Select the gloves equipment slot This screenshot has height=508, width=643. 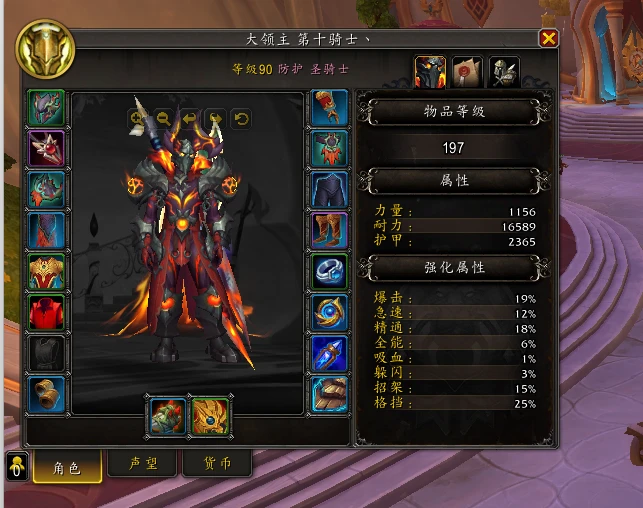tap(330, 107)
